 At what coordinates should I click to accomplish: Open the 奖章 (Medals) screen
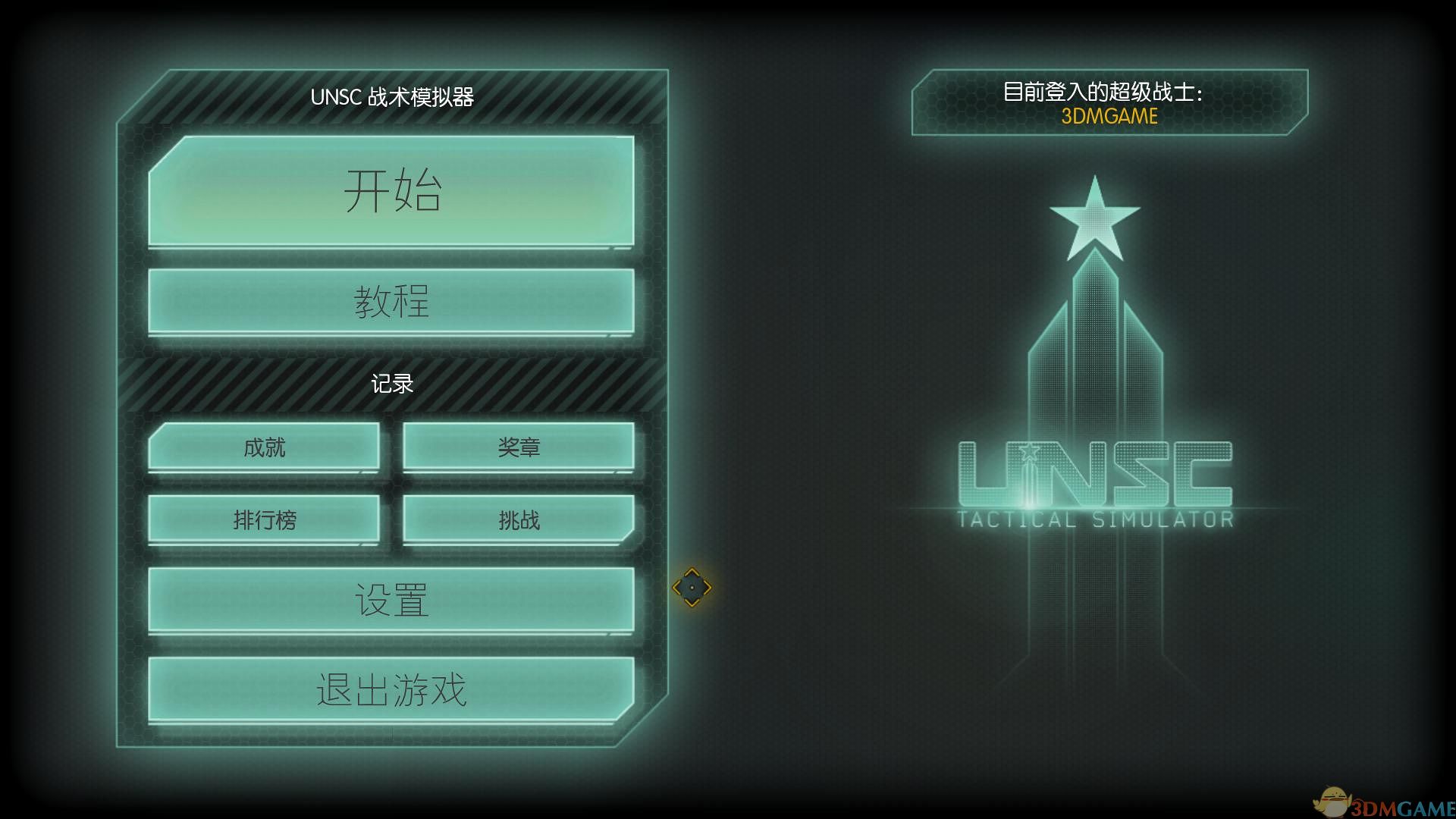pyautogui.click(x=518, y=448)
